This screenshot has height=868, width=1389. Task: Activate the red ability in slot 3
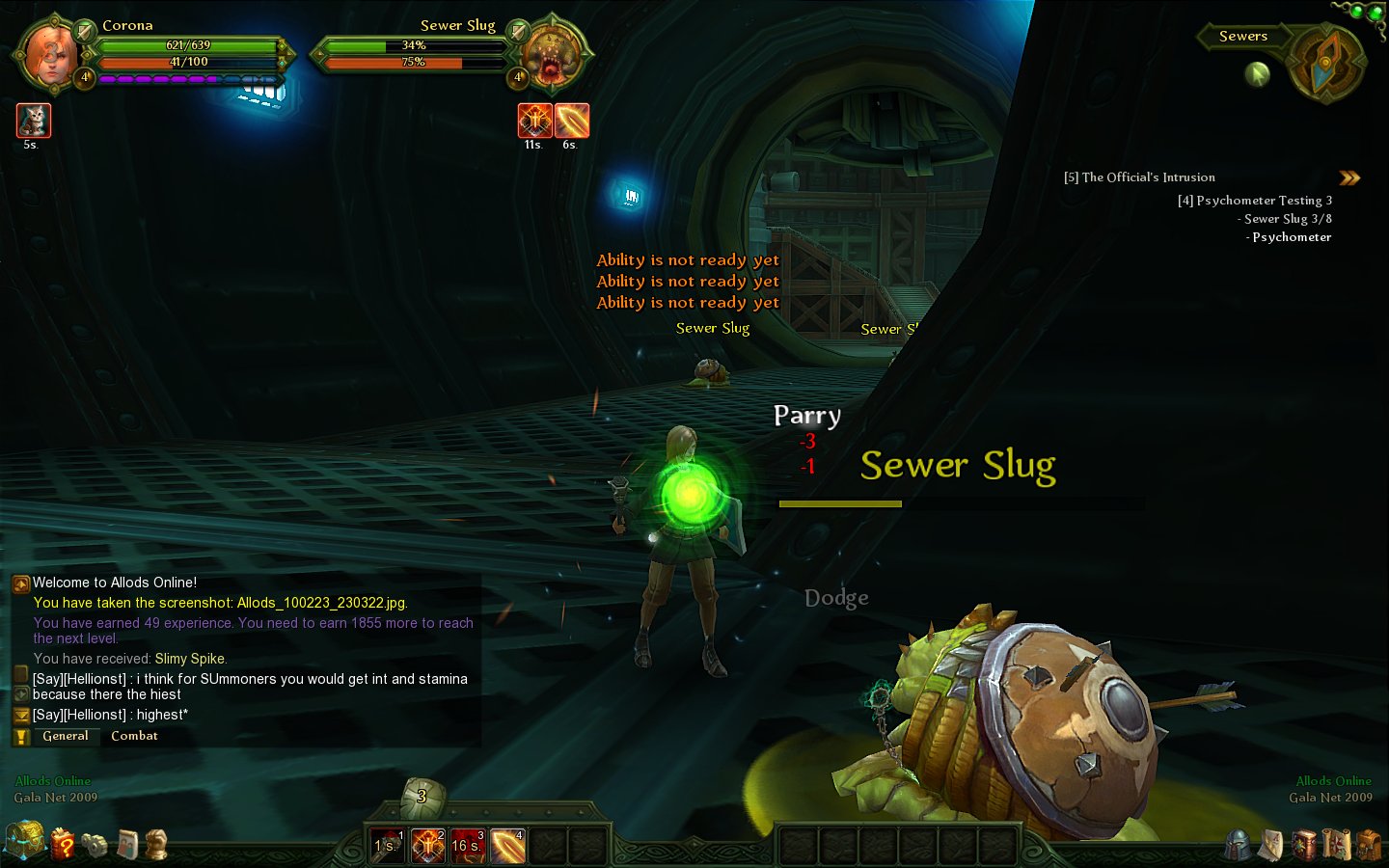coord(468,846)
